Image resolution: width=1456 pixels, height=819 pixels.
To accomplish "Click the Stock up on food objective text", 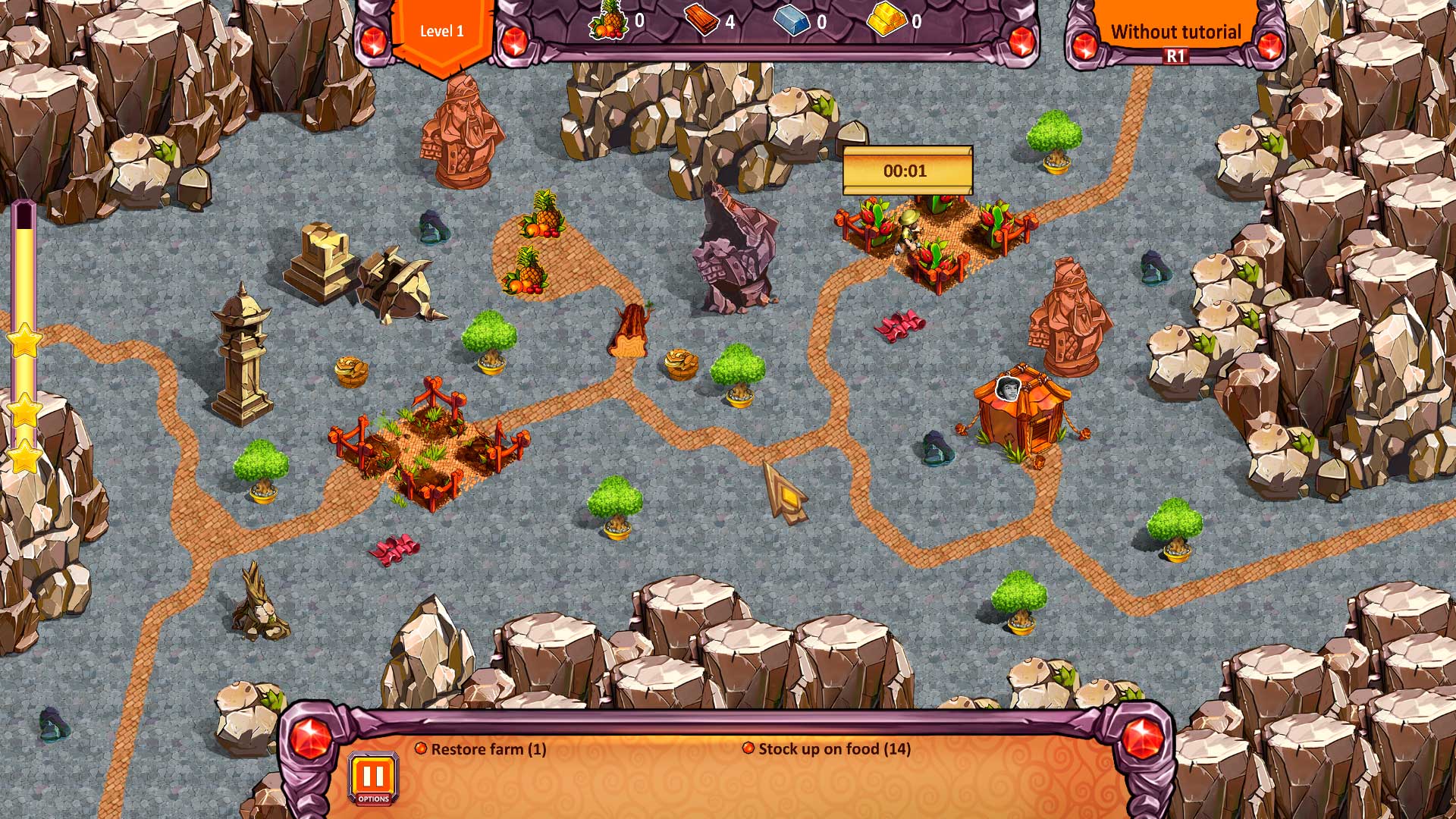I will [x=833, y=749].
